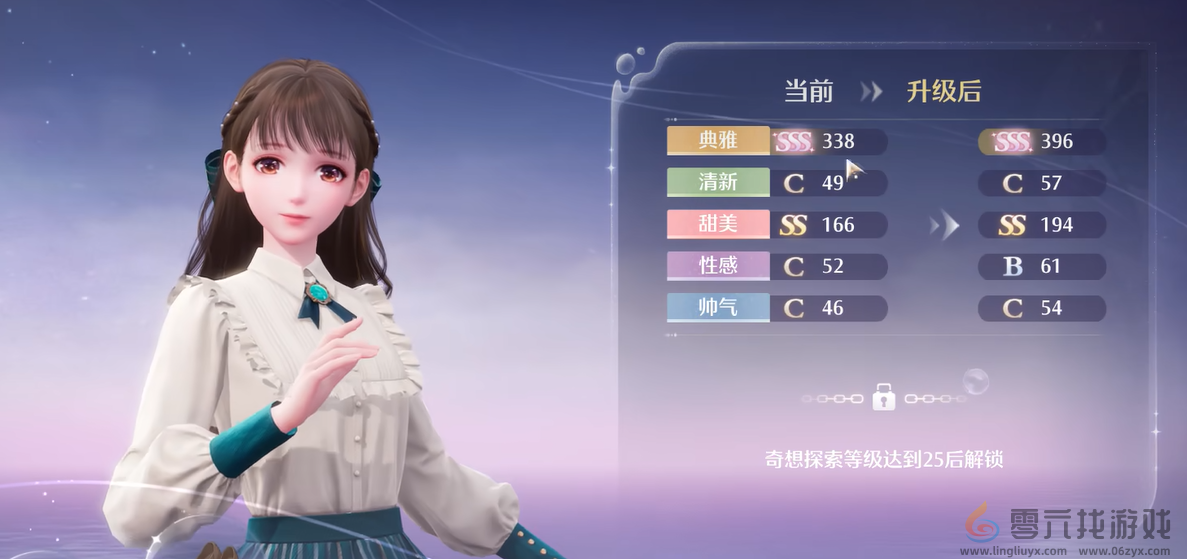Select the 清新 attribute label
Viewport: 1187px width, 559px height.
coord(718,183)
